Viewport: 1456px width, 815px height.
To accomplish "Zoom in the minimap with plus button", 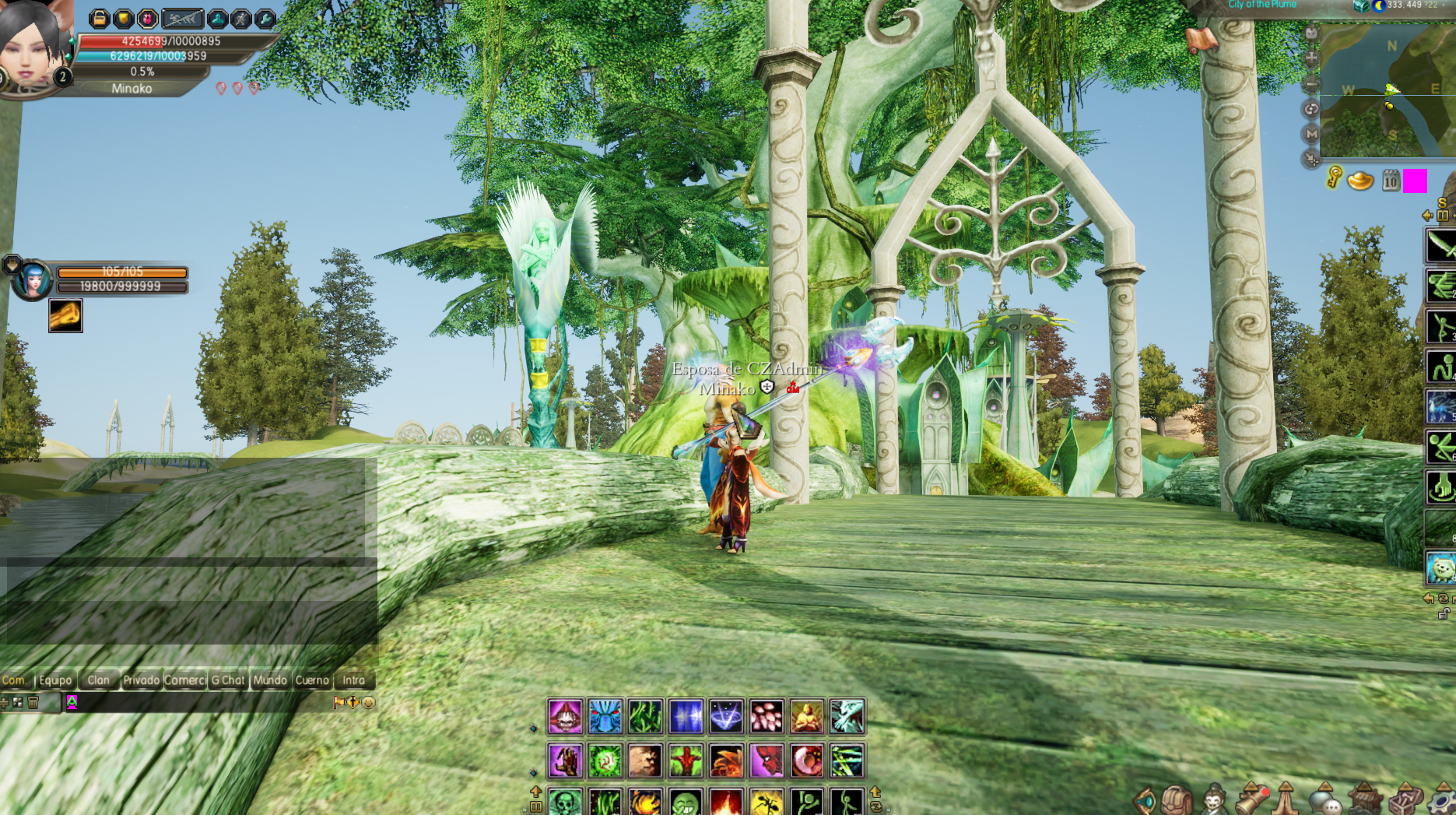I will (x=1311, y=58).
